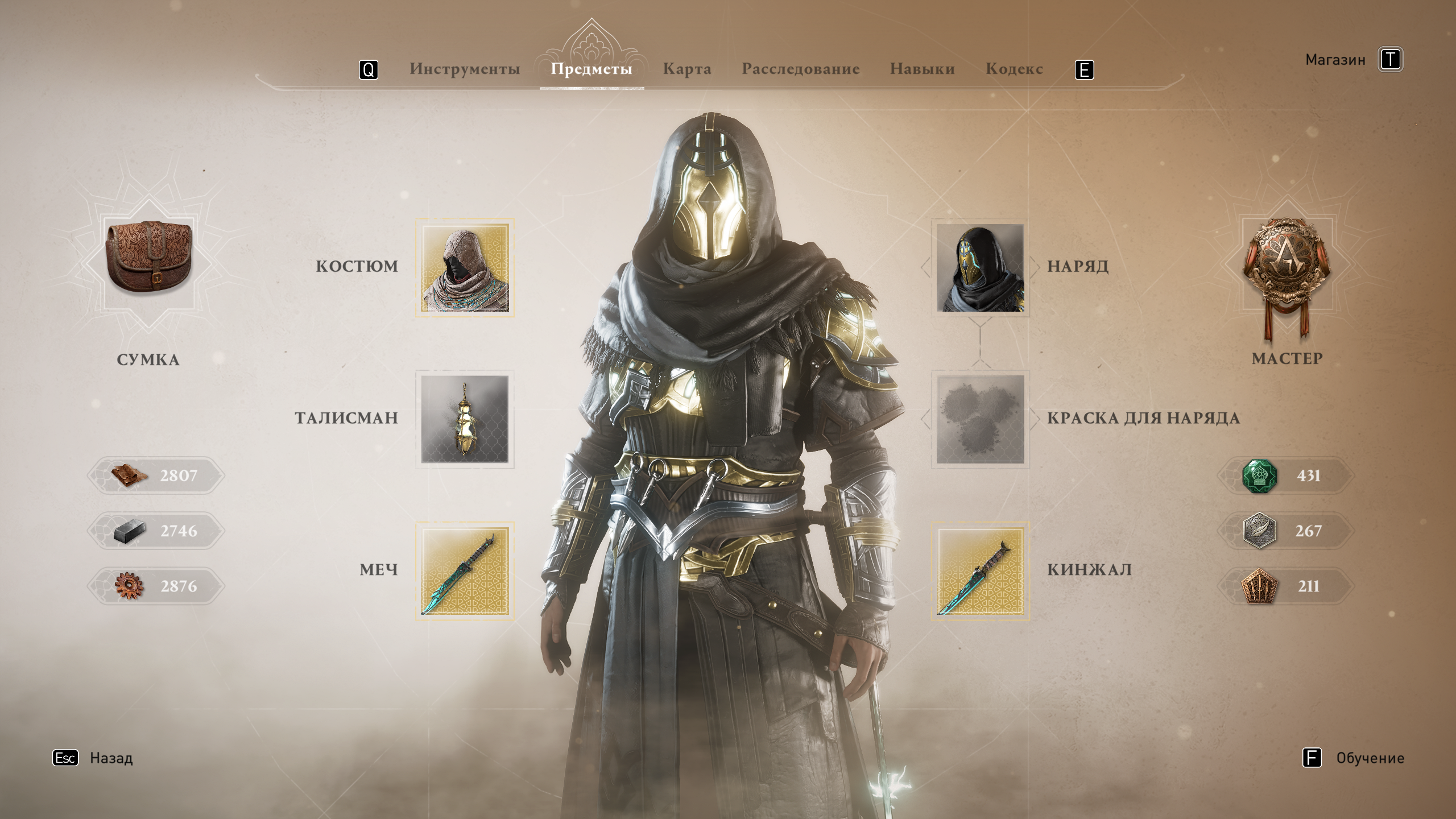Select the Меч sword slot
Viewport: 1456px width, 819px height.
click(465, 571)
